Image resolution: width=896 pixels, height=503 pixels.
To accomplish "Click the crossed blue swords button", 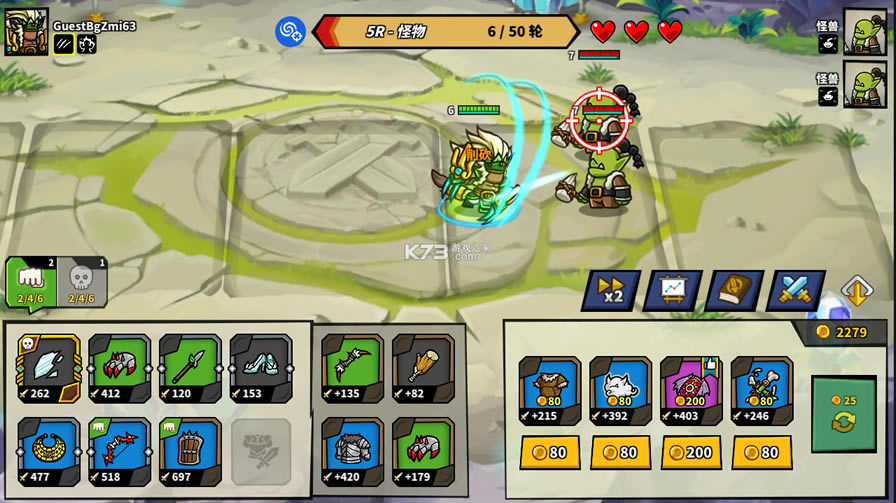I will point(795,290).
